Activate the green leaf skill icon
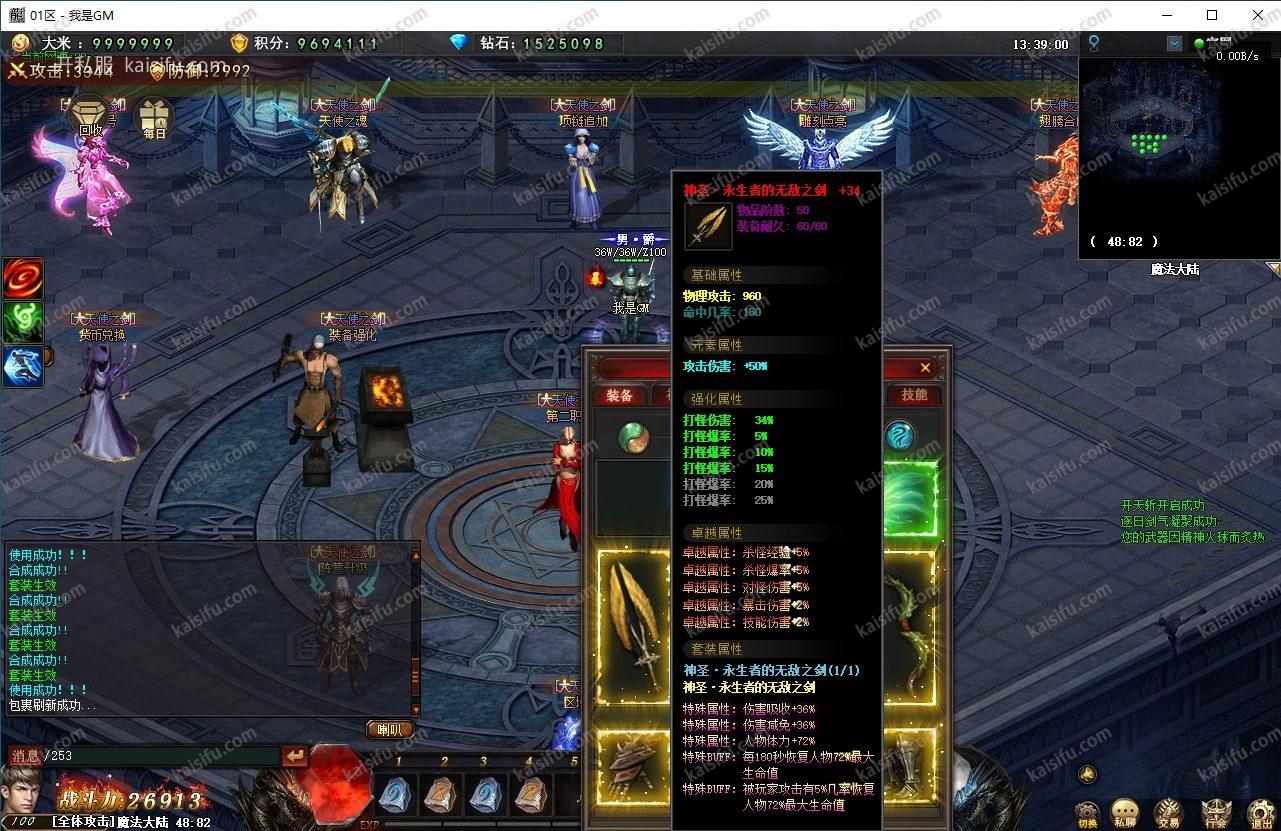The height and width of the screenshot is (831, 1281). 22,322
